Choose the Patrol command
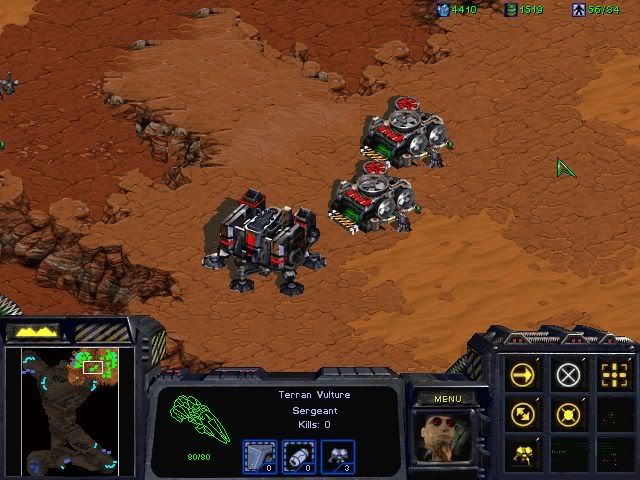The height and width of the screenshot is (480, 640). point(523,413)
